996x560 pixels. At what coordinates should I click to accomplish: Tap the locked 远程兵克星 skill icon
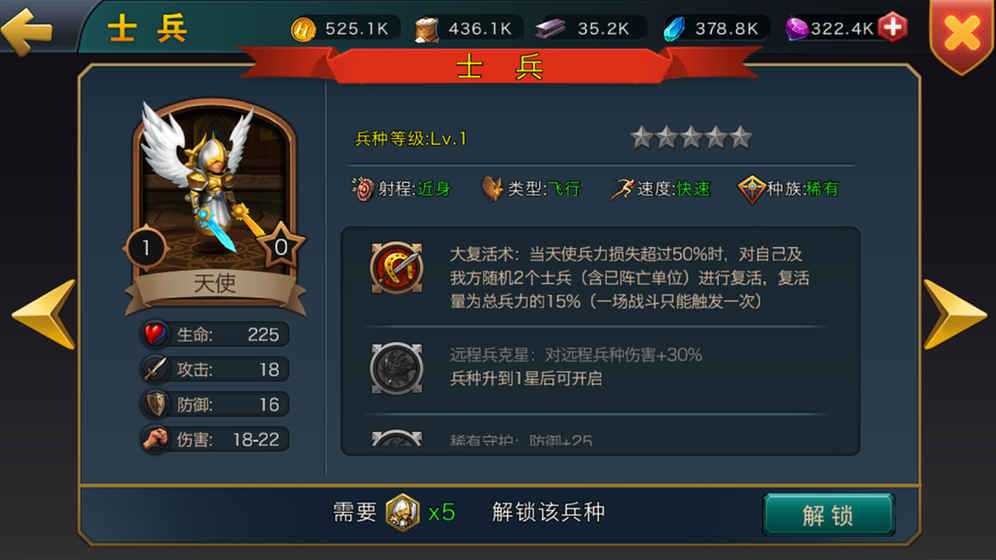click(x=396, y=367)
